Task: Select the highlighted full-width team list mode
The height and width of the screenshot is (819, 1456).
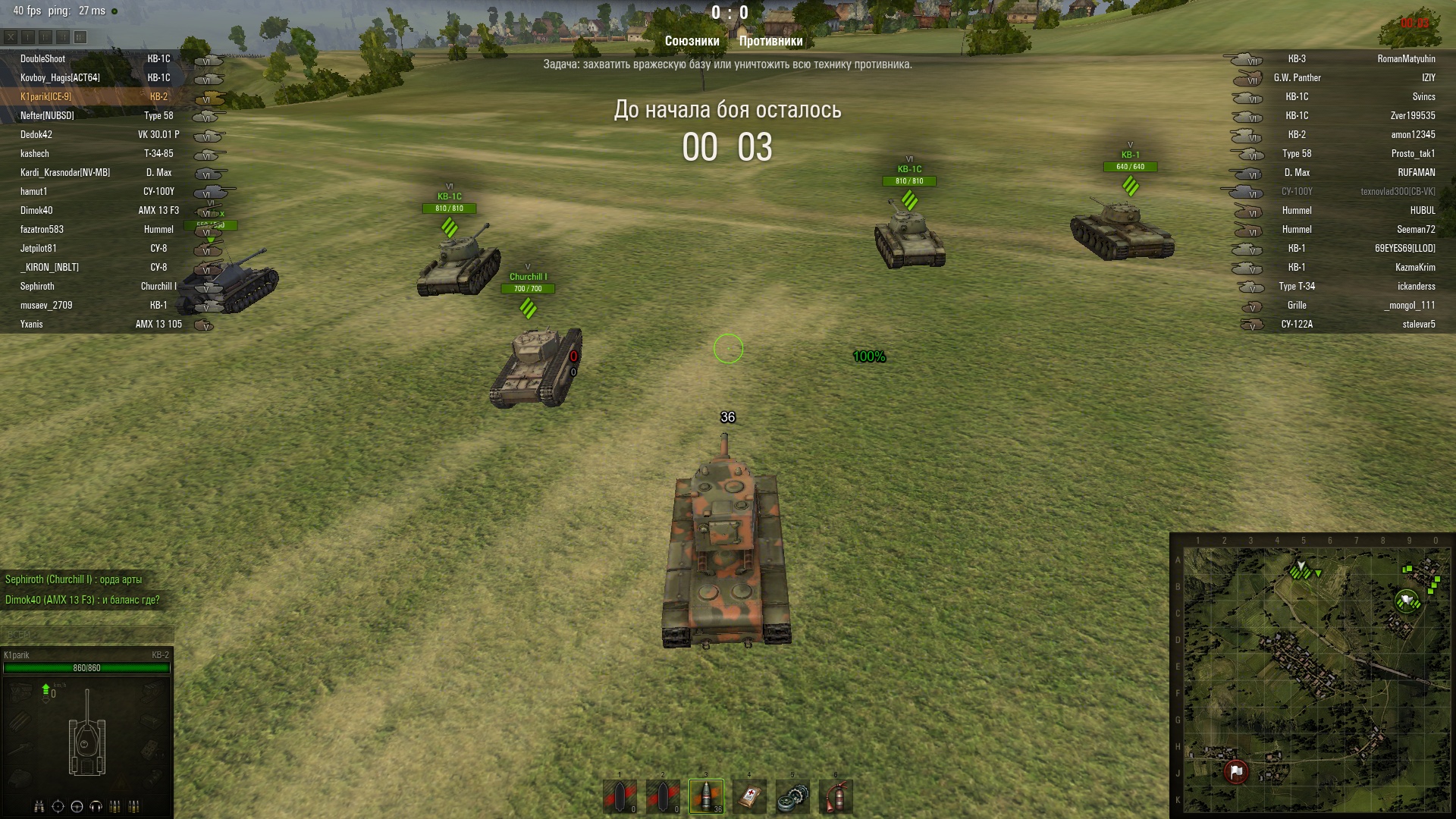Action: coord(80,36)
